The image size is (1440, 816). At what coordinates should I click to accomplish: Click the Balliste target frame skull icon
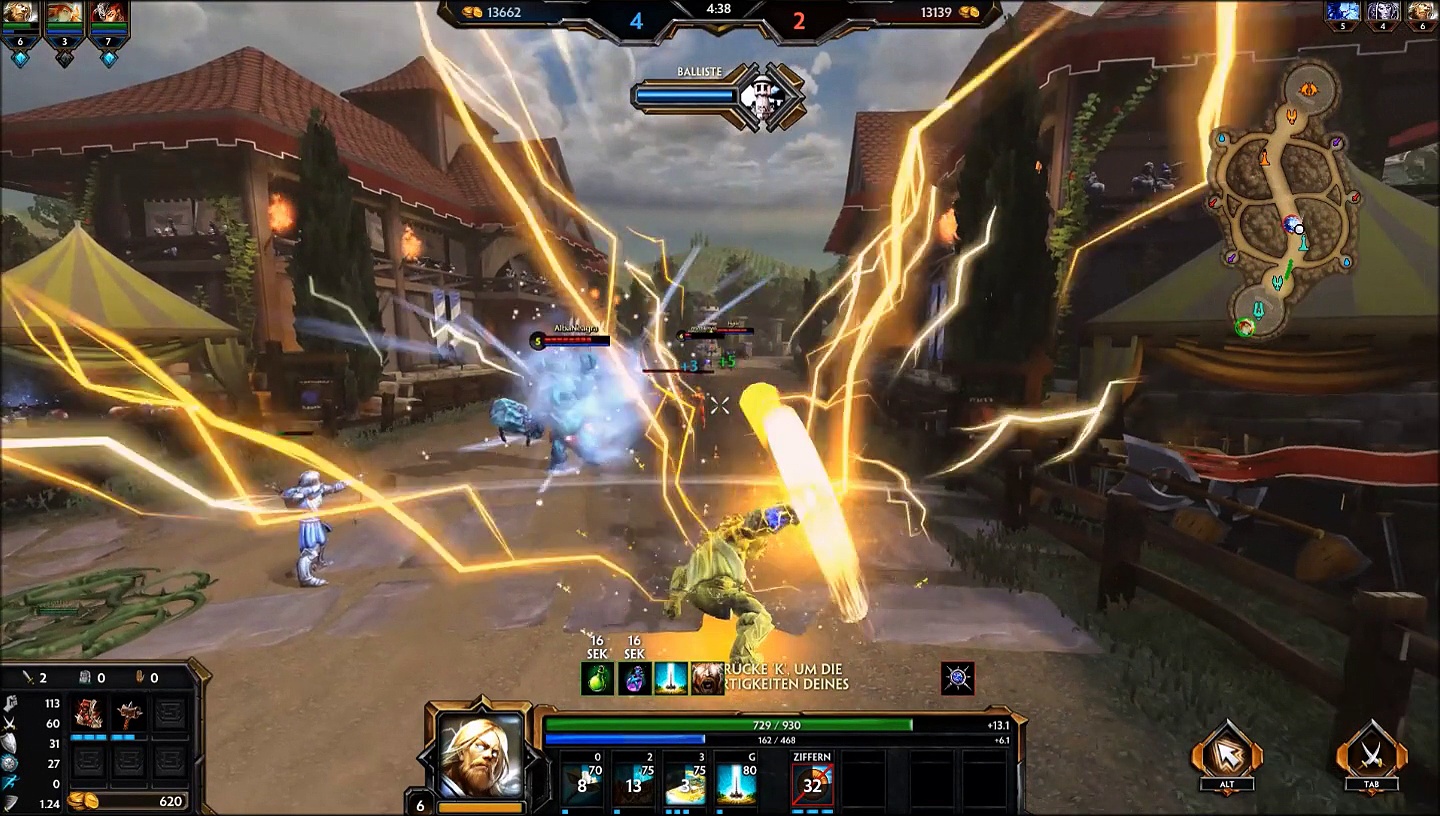pyautogui.click(x=766, y=97)
